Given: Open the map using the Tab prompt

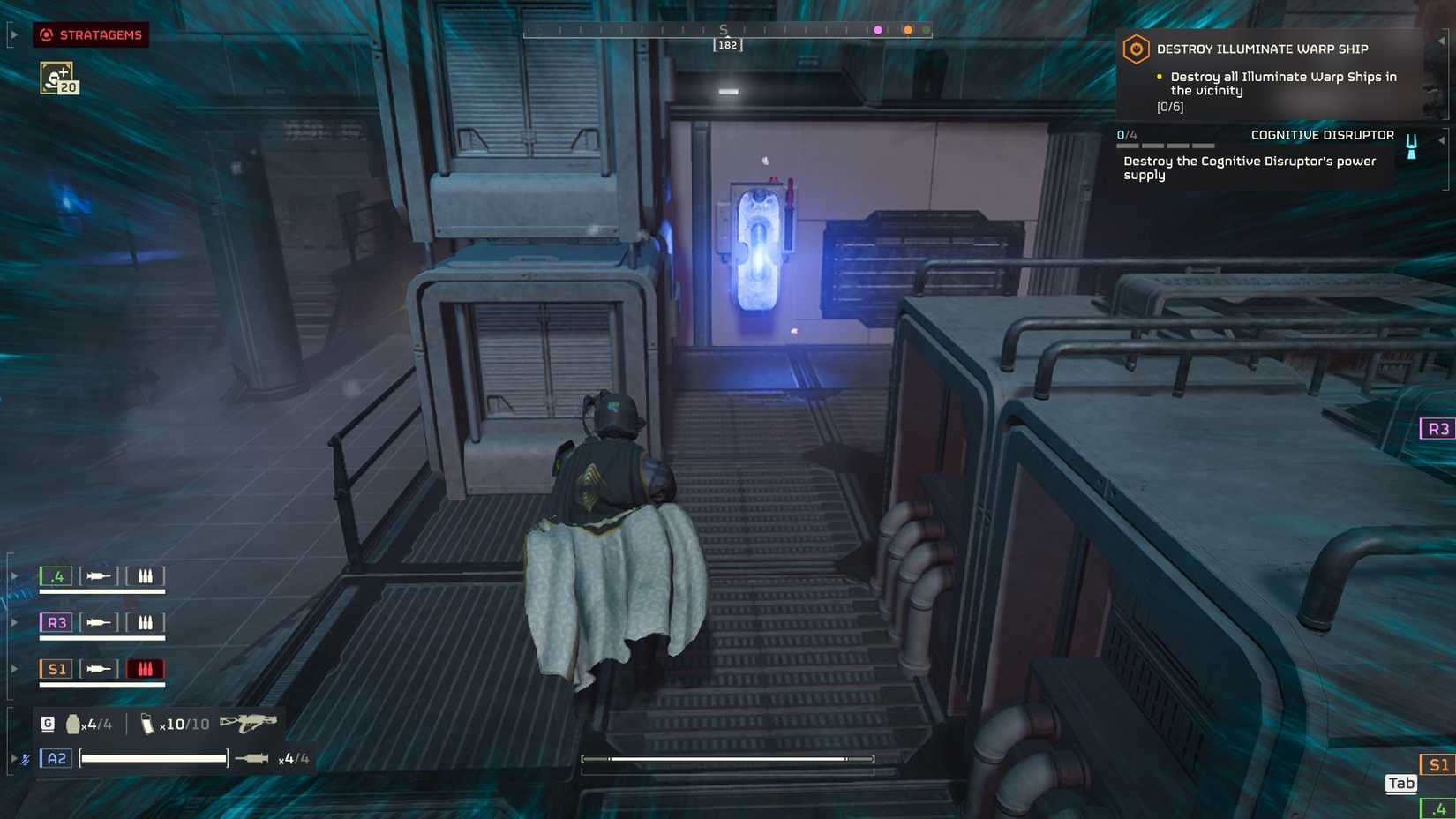Looking at the screenshot, I should click(x=1400, y=783).
